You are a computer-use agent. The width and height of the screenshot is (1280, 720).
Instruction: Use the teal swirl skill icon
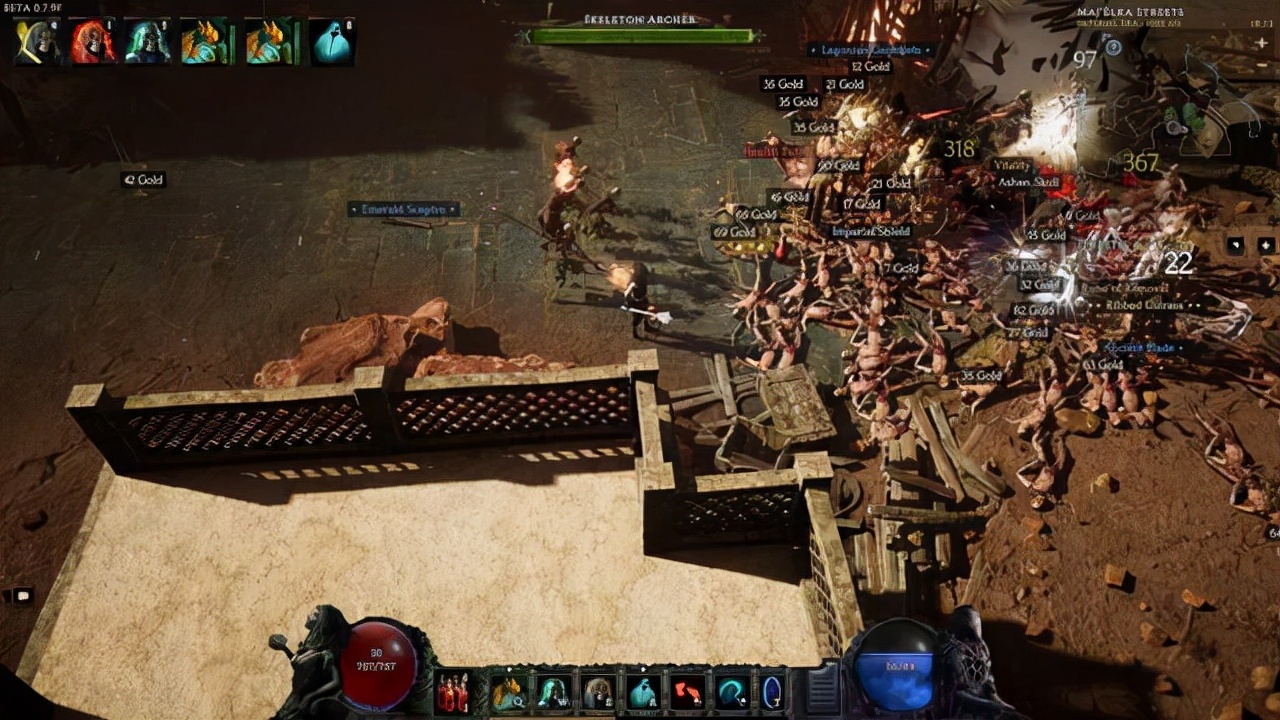point(731,692)
